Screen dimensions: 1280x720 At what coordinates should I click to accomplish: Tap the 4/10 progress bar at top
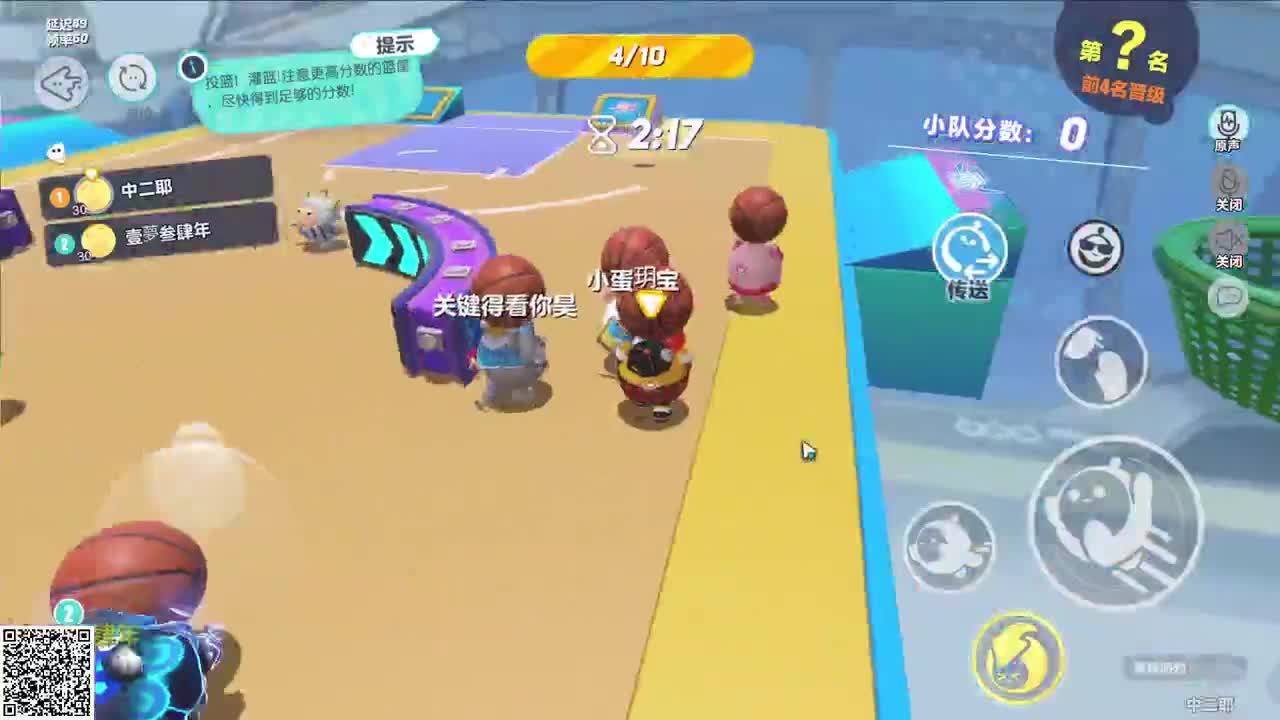tap(639, 57)
